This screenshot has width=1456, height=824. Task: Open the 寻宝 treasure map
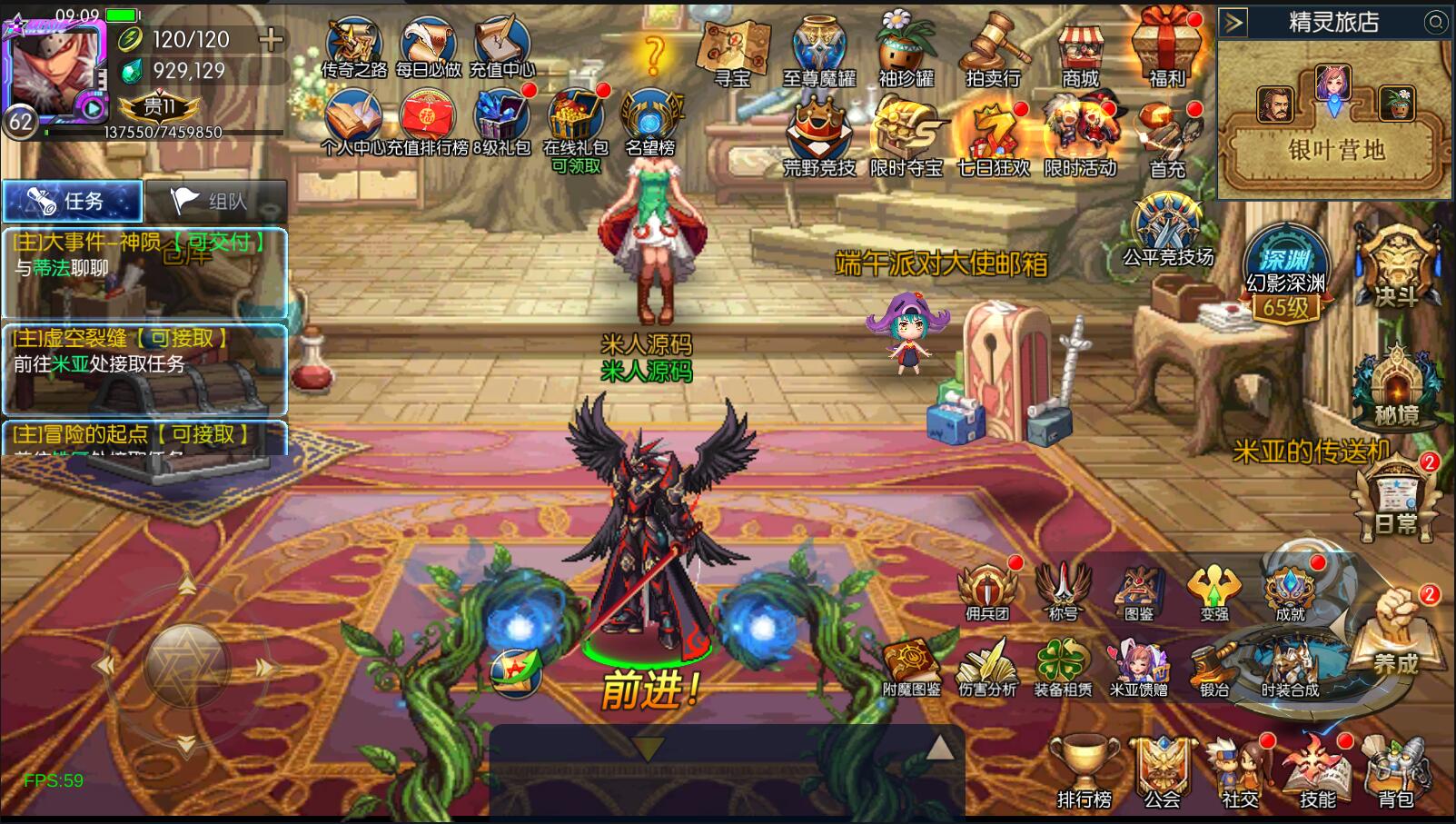coord(732,52)
